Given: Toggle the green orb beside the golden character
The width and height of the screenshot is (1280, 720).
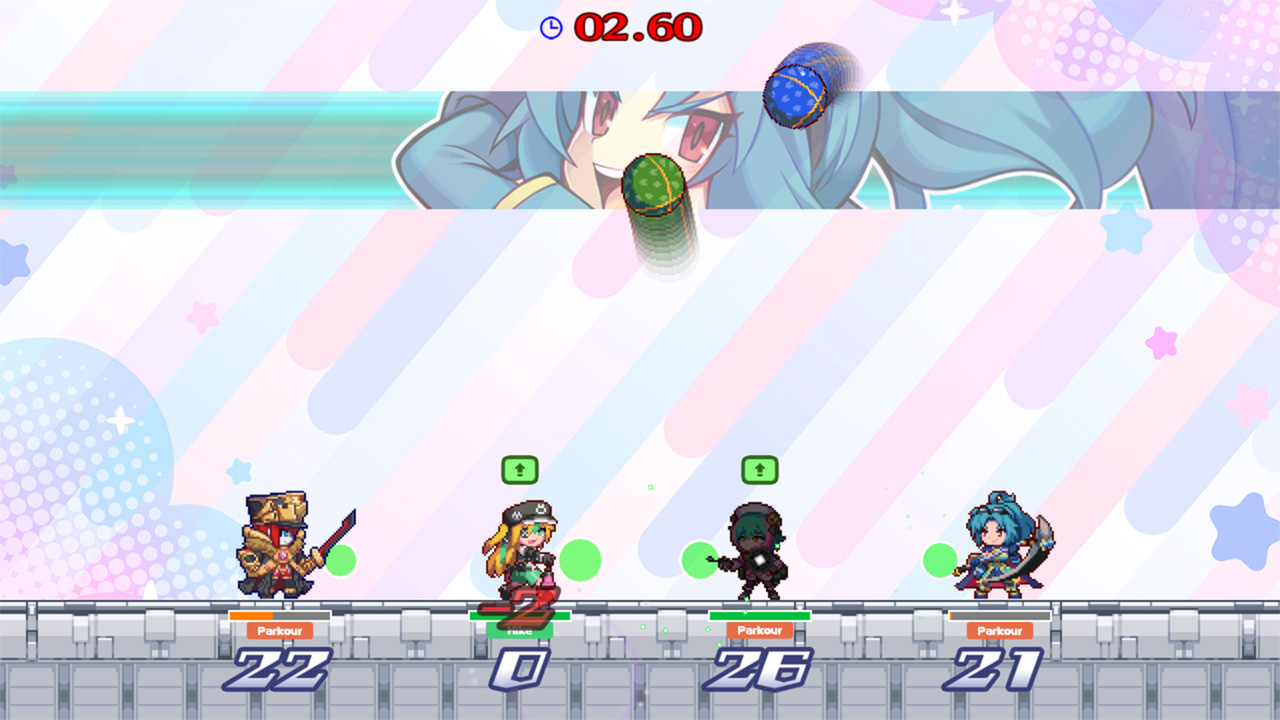Looking at the screenshot, I should point(342,561).
